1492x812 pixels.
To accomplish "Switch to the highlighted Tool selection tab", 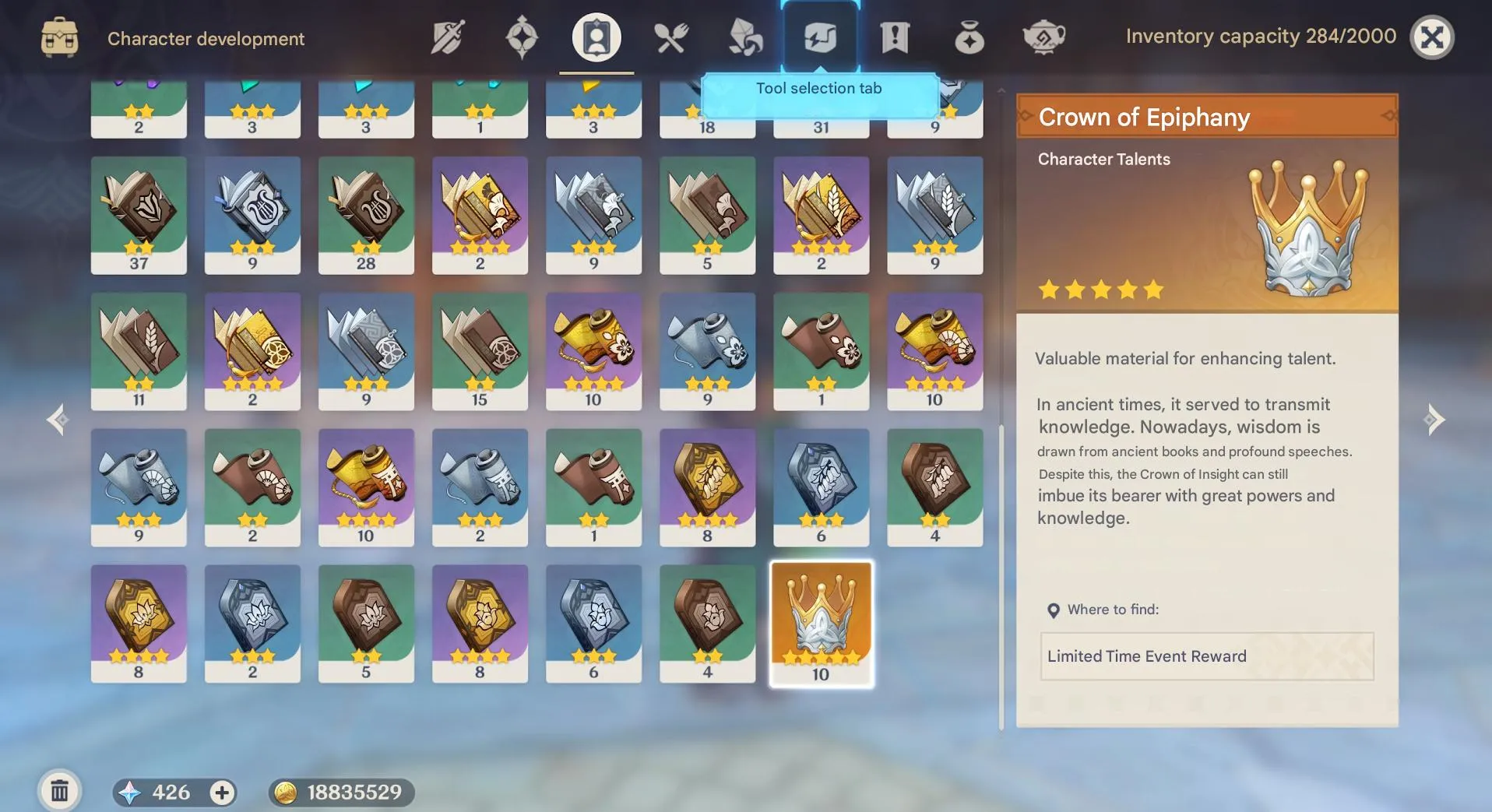I will 820,37.
